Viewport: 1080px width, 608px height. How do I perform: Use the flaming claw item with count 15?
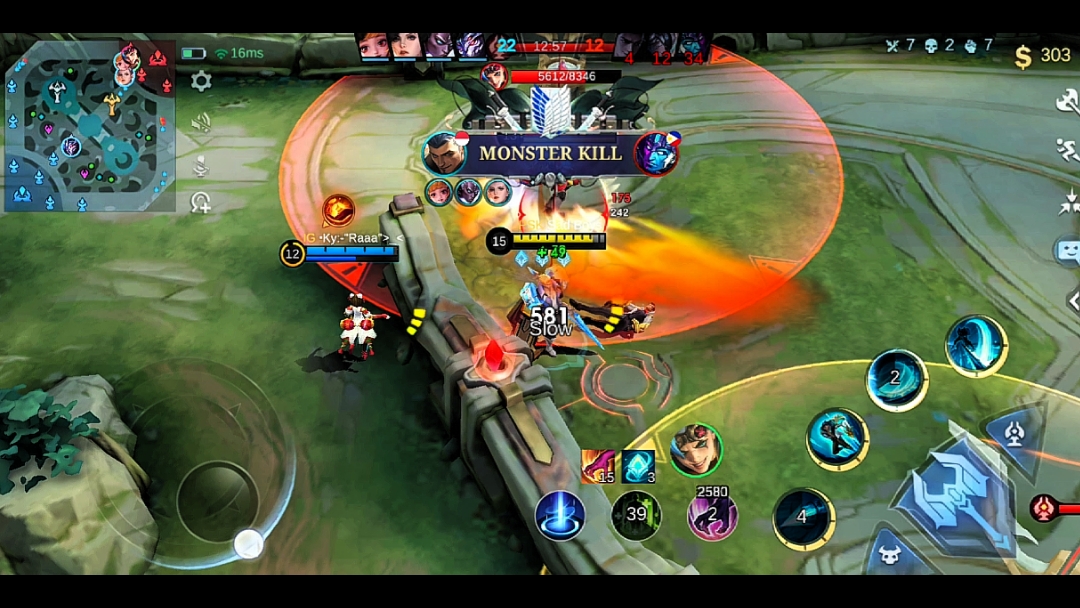[598, 466]
